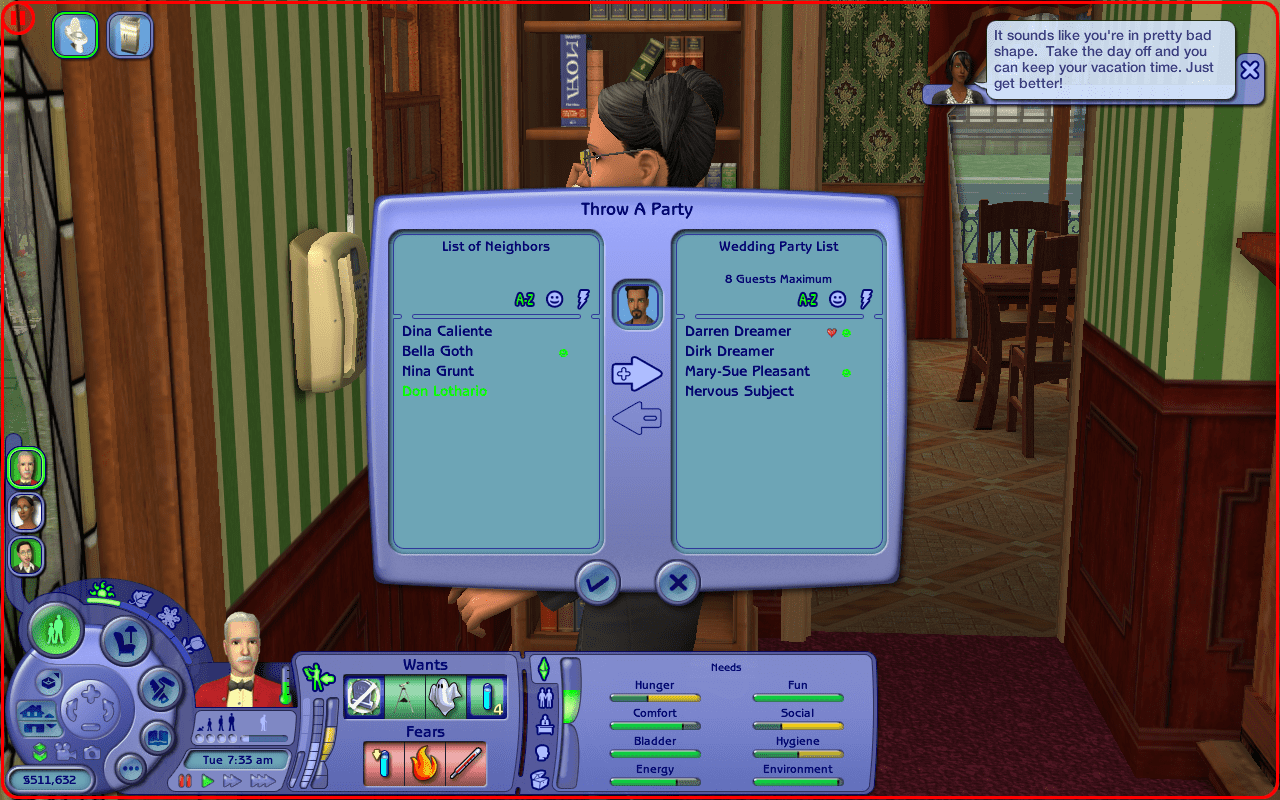Select Bella Goth in the neighbor list
The image size is (1280, 800).
click(437, 351)
